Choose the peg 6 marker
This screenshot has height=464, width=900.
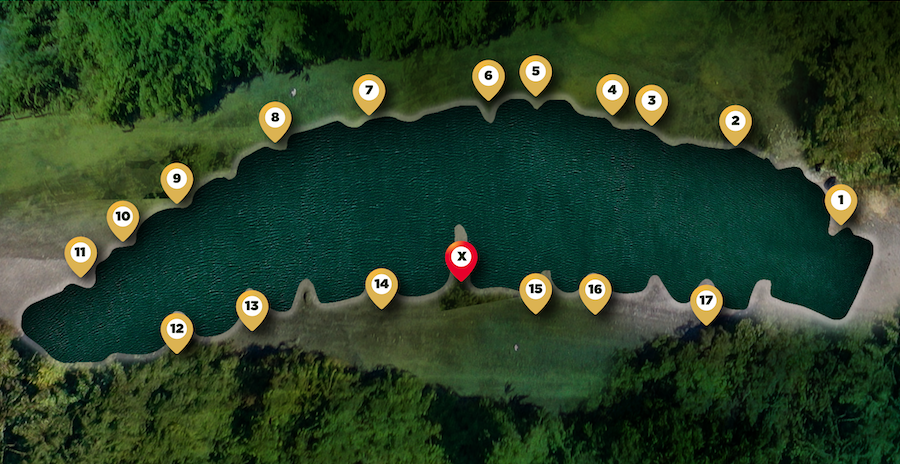[488, 76]
